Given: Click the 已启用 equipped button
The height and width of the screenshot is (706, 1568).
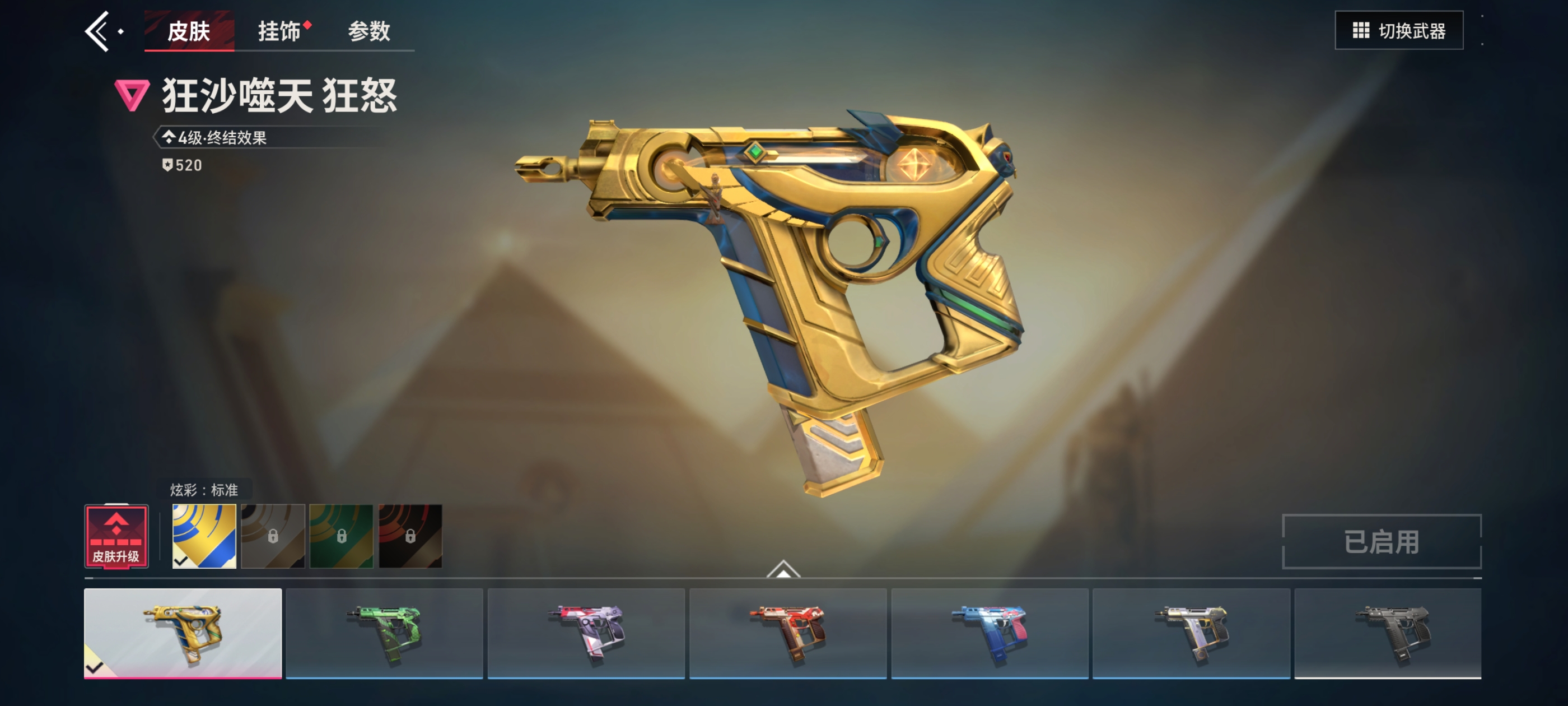Looking at the screenshot, I should click(x=1381, y=541).
